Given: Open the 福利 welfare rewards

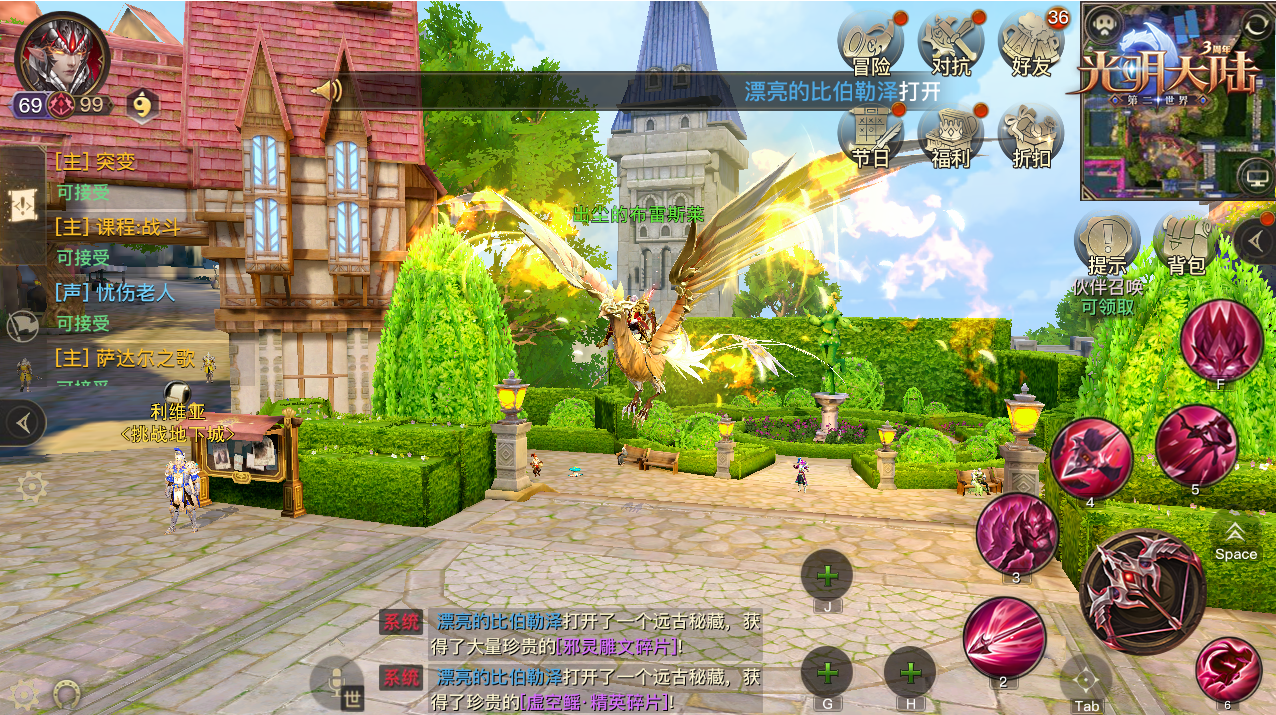Looking at the screenshot, I should coord(951,135).
